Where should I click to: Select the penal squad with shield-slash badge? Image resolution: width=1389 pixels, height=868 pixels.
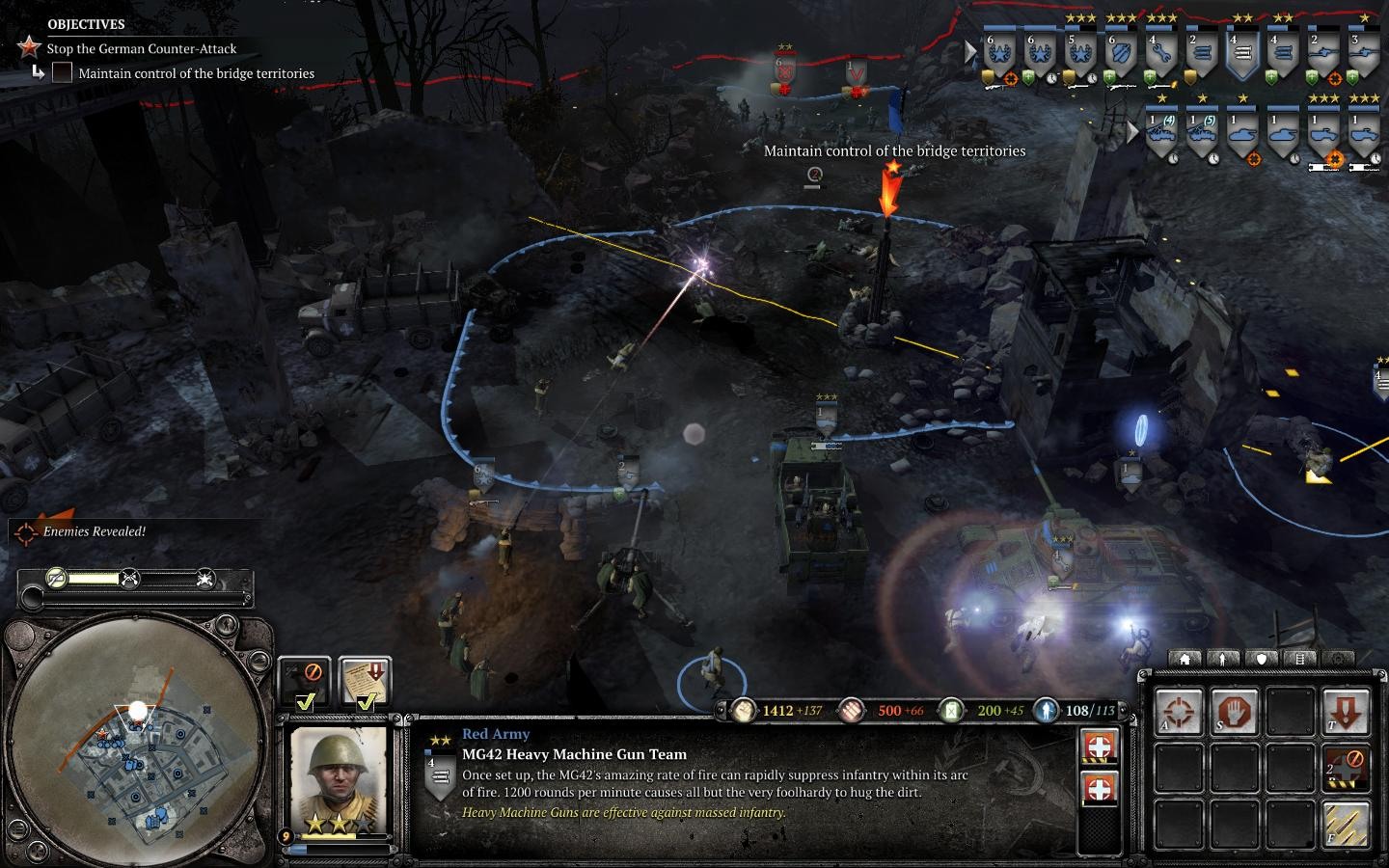[1120, 52]
